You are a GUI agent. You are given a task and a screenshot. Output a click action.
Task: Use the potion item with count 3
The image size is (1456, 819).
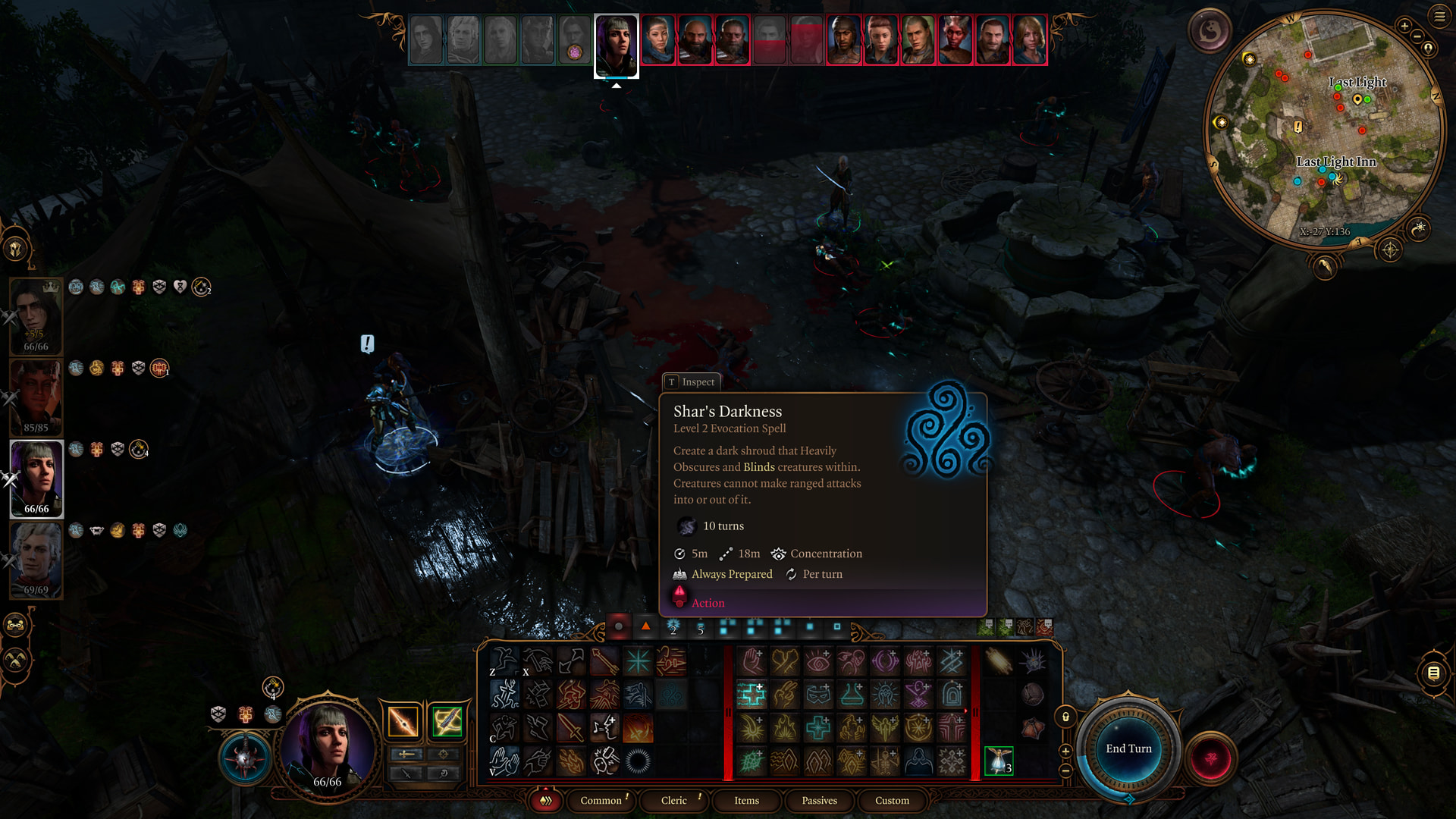pos(999,761)
